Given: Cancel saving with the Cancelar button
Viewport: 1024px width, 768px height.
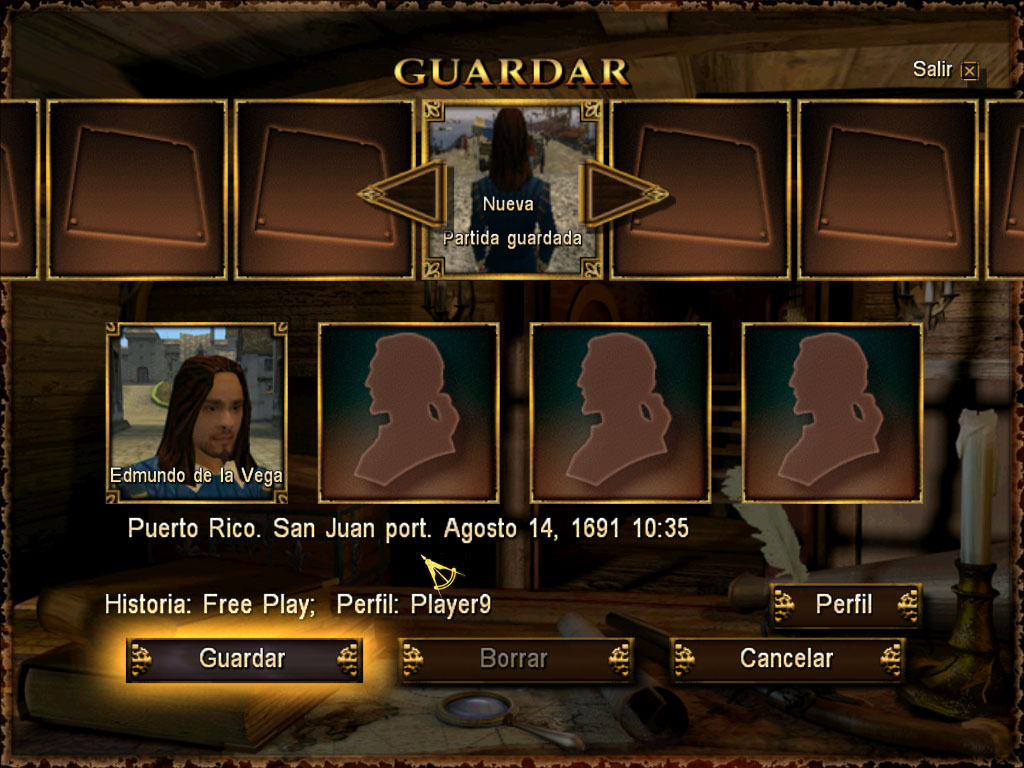Looking at the screenshot, I should click(x=786, y=659).
